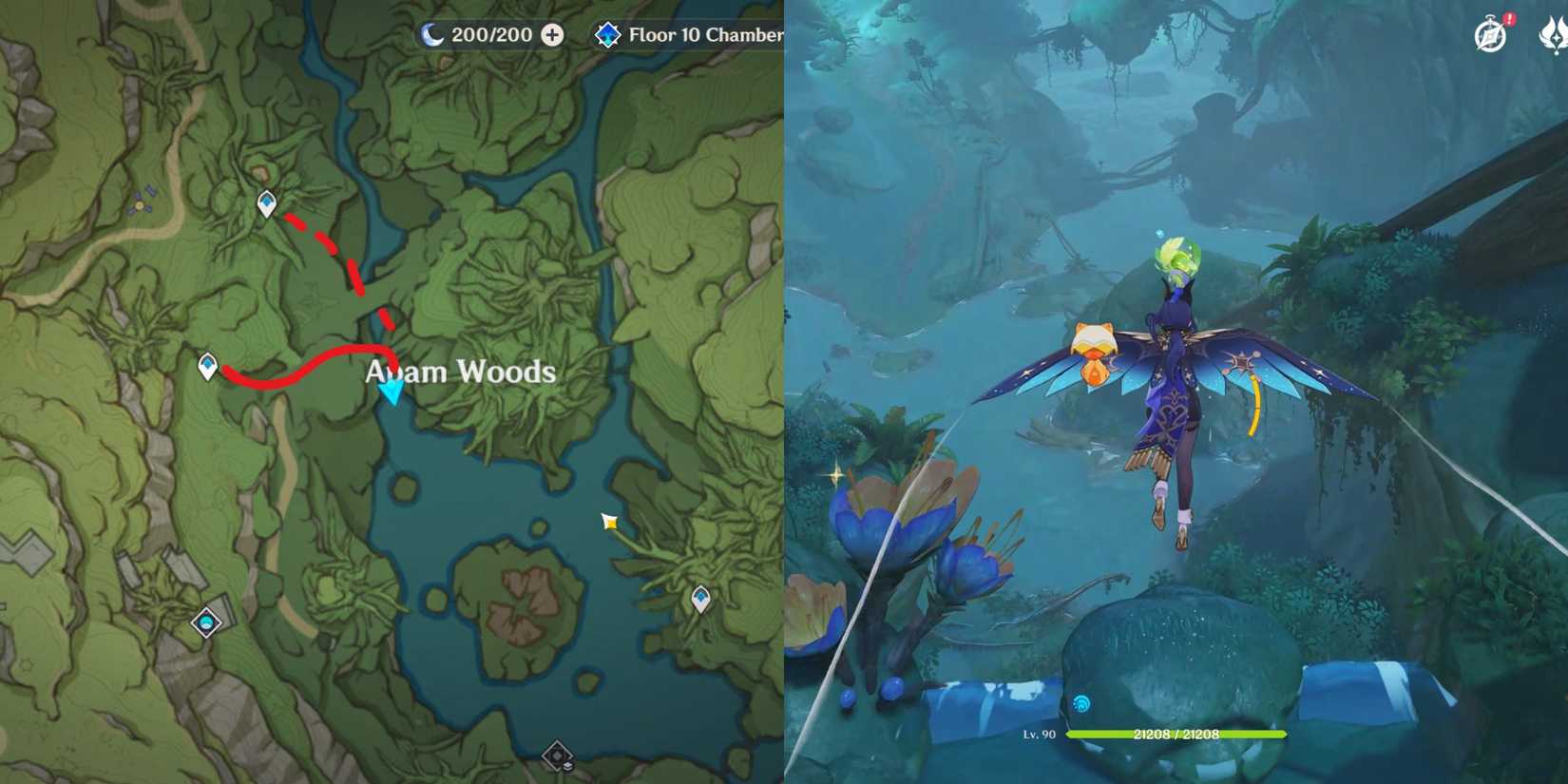Click the Original Resin moon icon
The height and width of the screenshot is (784, 1568).
pyautogui.click(x=430, y=35)
